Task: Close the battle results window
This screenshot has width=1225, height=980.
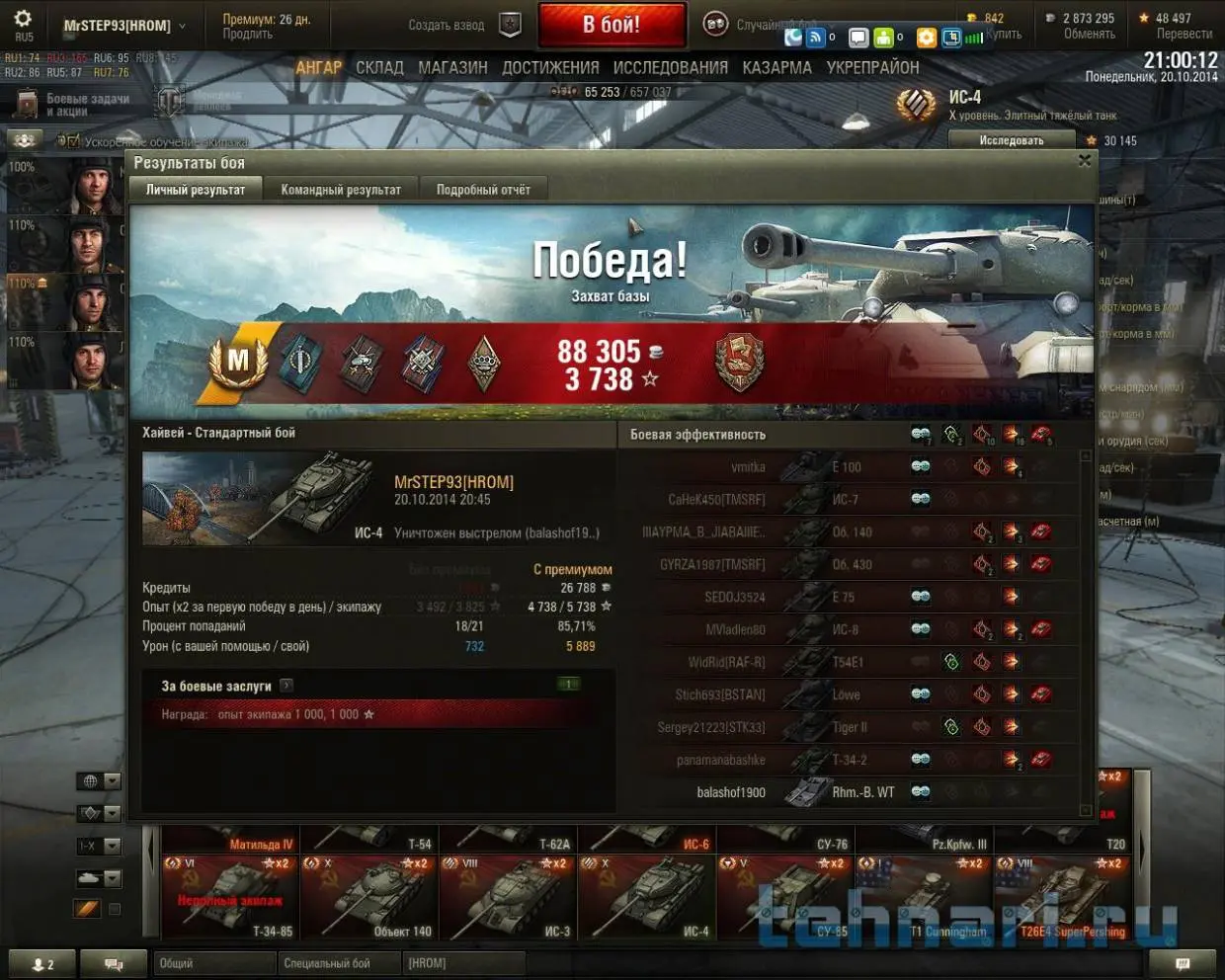Action: pos(1084,161)
